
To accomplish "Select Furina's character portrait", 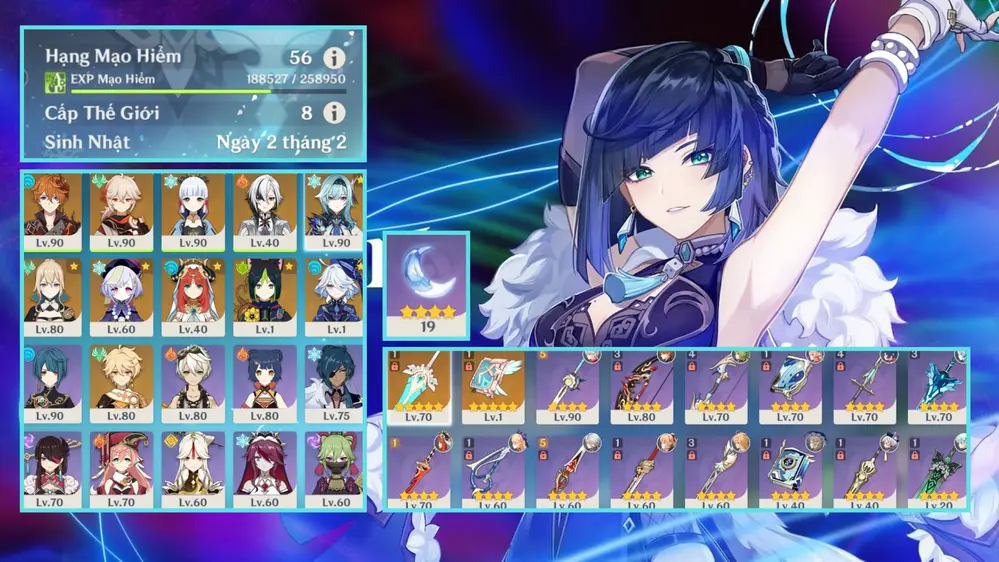I will tap(336, 297).
